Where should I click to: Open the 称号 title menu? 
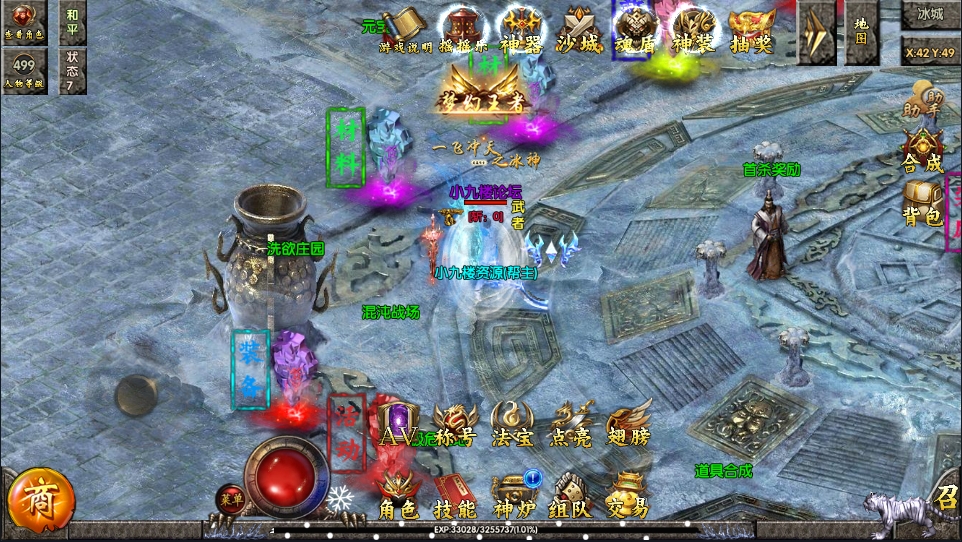pyautogui.click(x=455, y=425)
